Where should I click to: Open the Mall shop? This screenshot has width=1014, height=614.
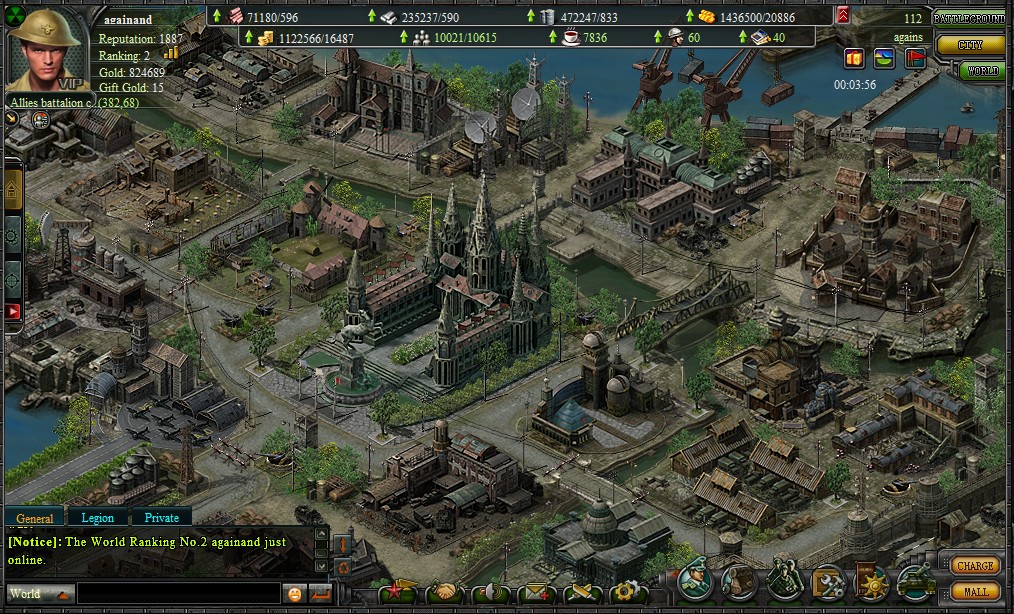point(975,591)
